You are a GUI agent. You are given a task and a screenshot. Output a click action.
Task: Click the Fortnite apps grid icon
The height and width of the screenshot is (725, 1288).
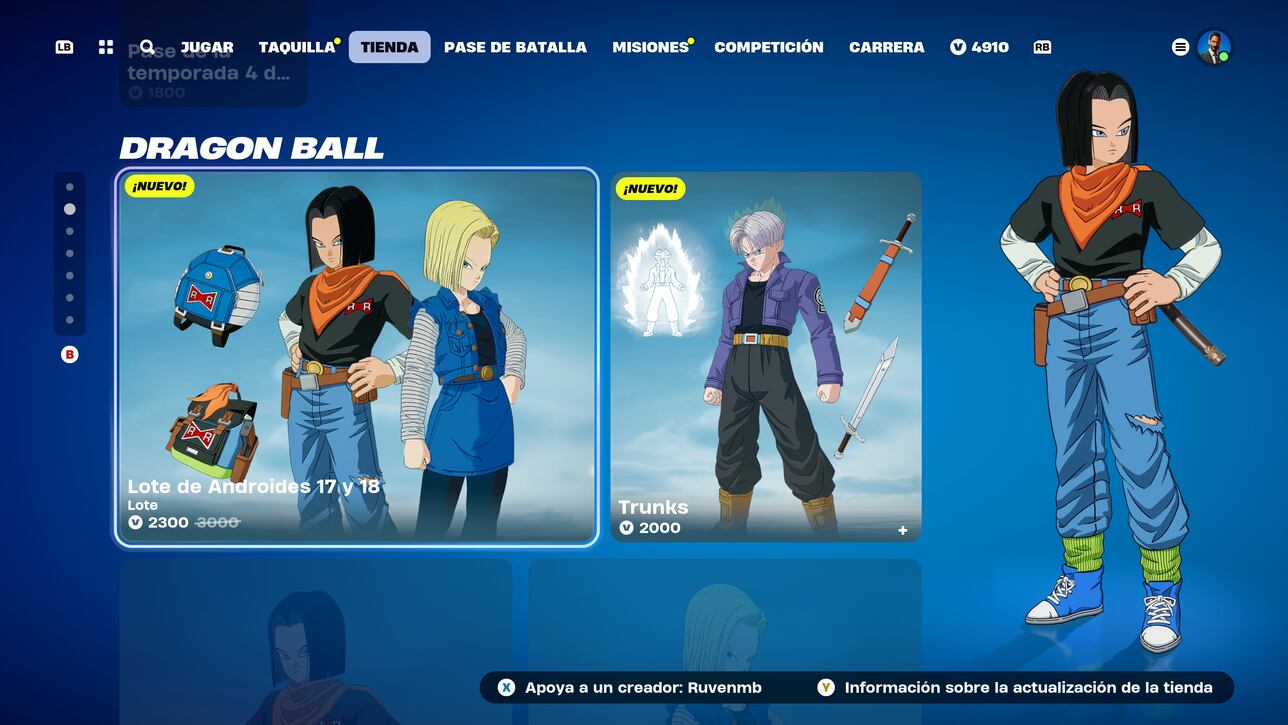(105, 46)
